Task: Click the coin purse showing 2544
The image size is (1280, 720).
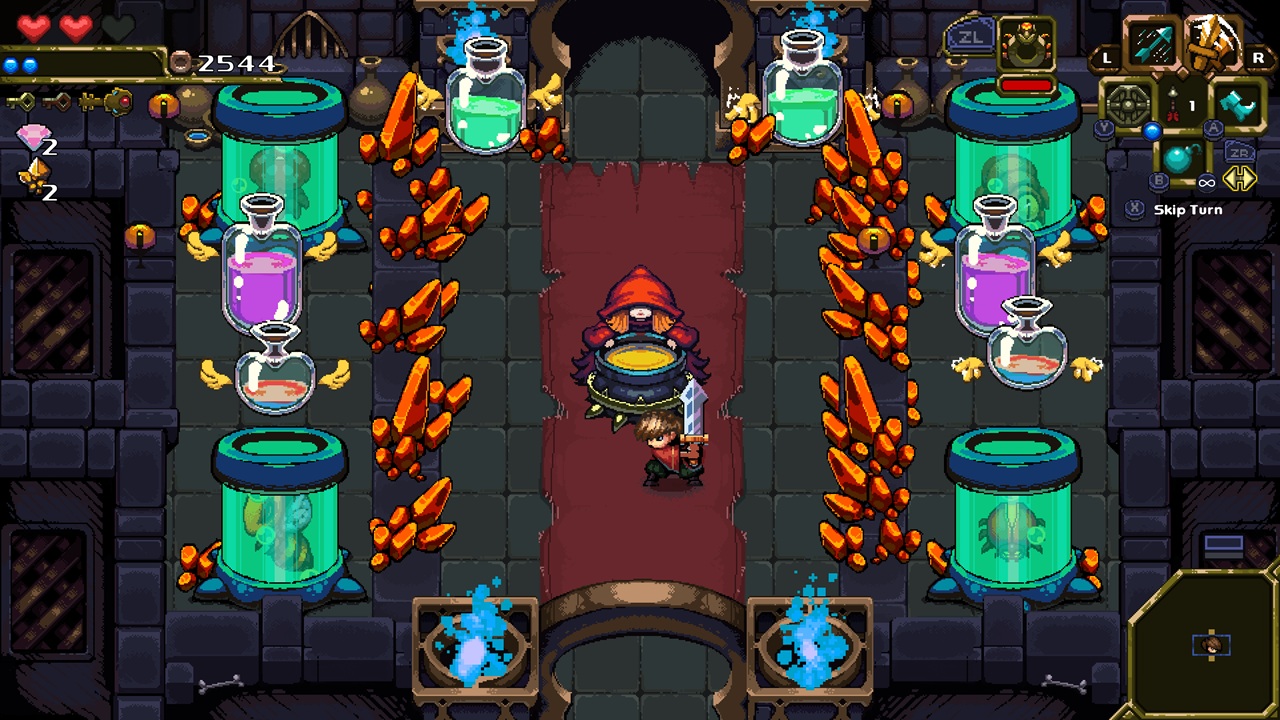Action: 182,63
